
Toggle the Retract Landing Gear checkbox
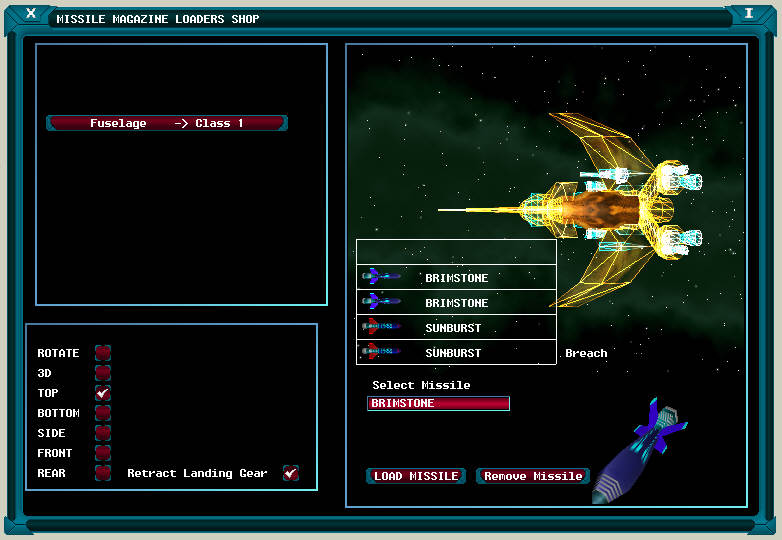point(291,473)
